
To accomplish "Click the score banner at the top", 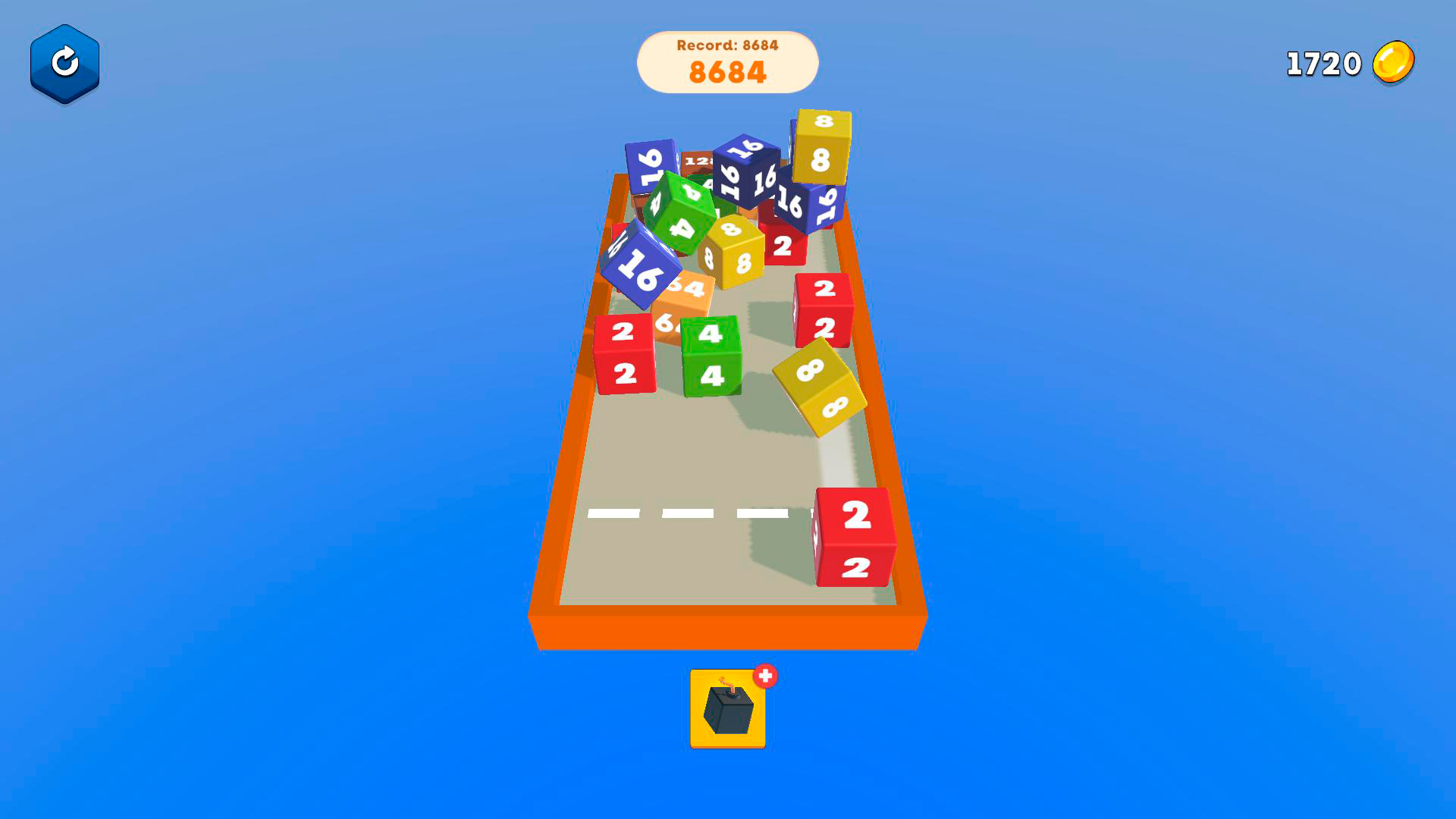I will pyautogui.click(x=726, y=61).
